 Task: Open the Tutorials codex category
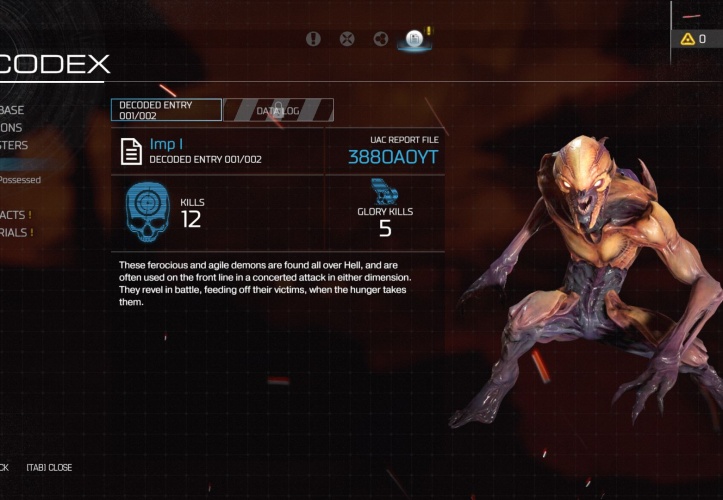[x=15, y=233]
